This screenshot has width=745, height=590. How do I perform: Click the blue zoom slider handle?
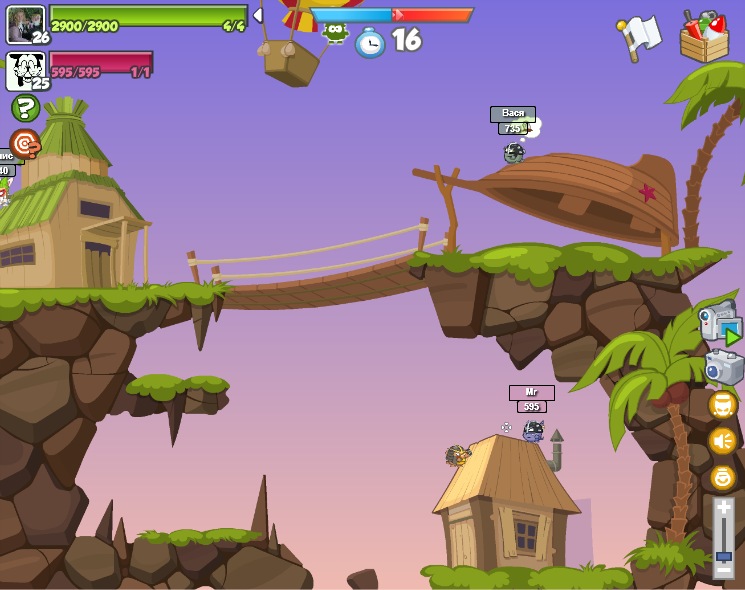click(723, 555)
